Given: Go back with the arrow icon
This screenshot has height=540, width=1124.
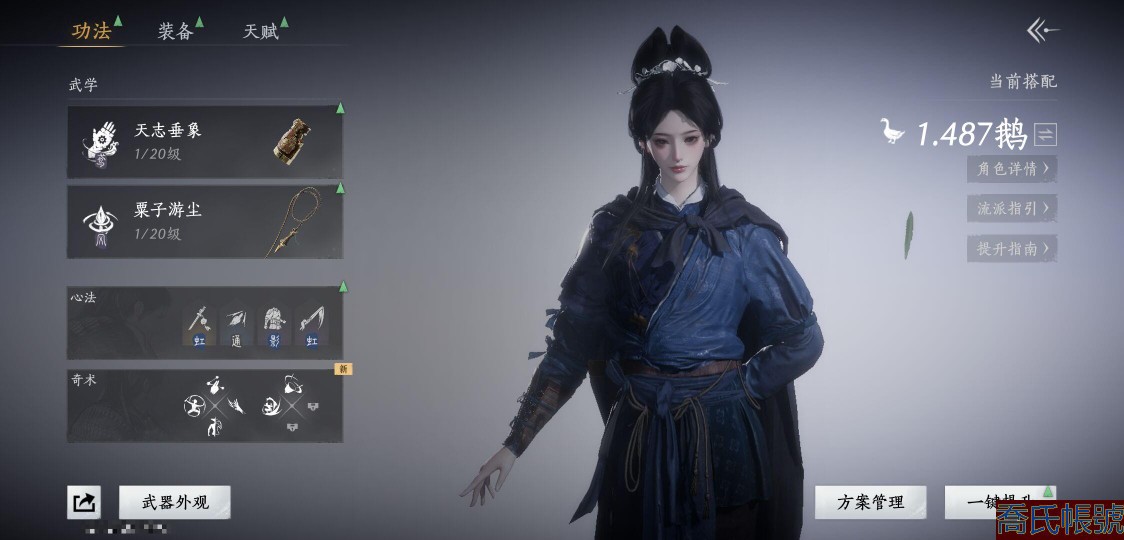Looking at the screenshot, I should tap(1043, 31).
